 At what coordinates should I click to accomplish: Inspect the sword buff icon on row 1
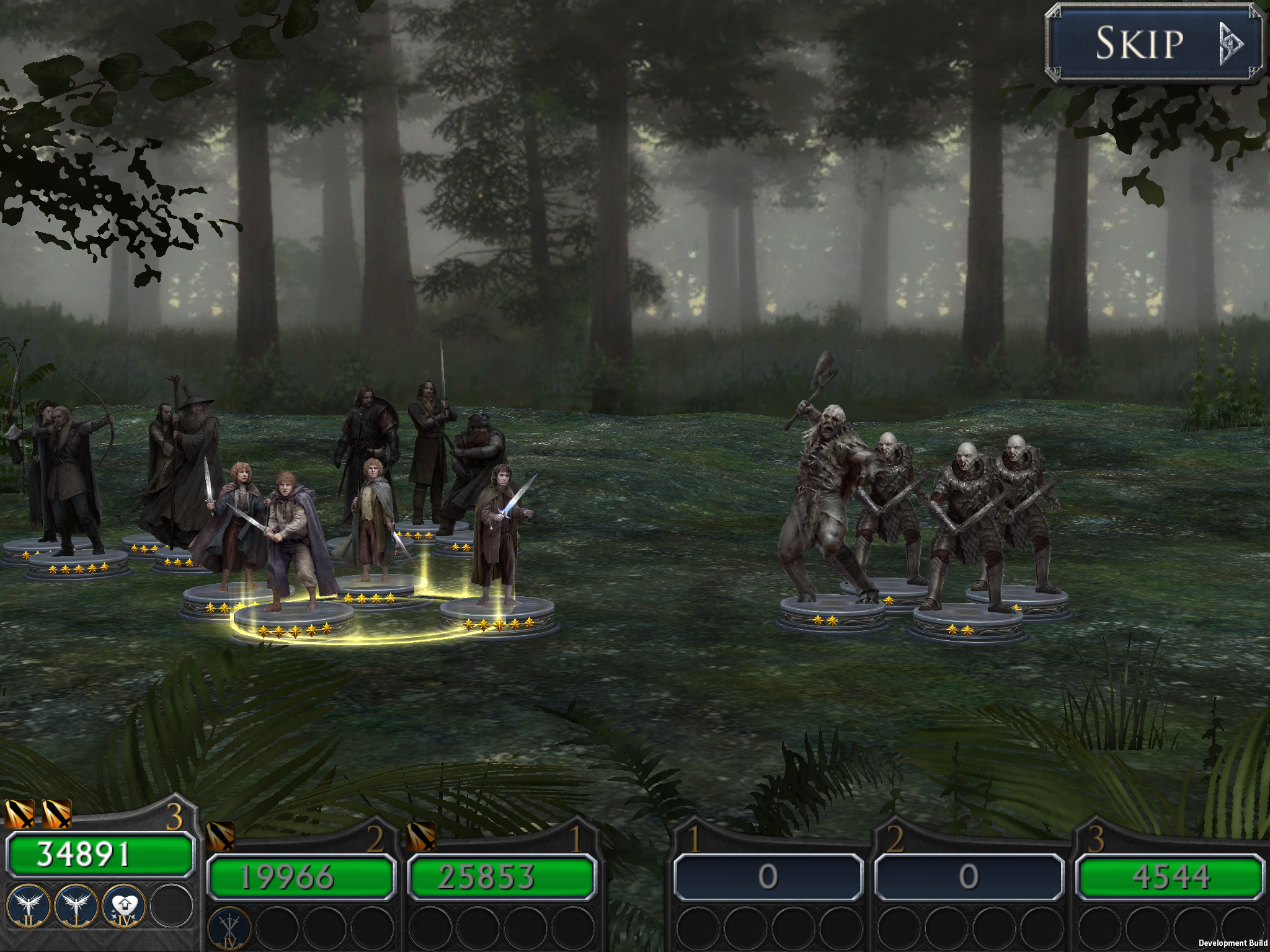(421, 836)
